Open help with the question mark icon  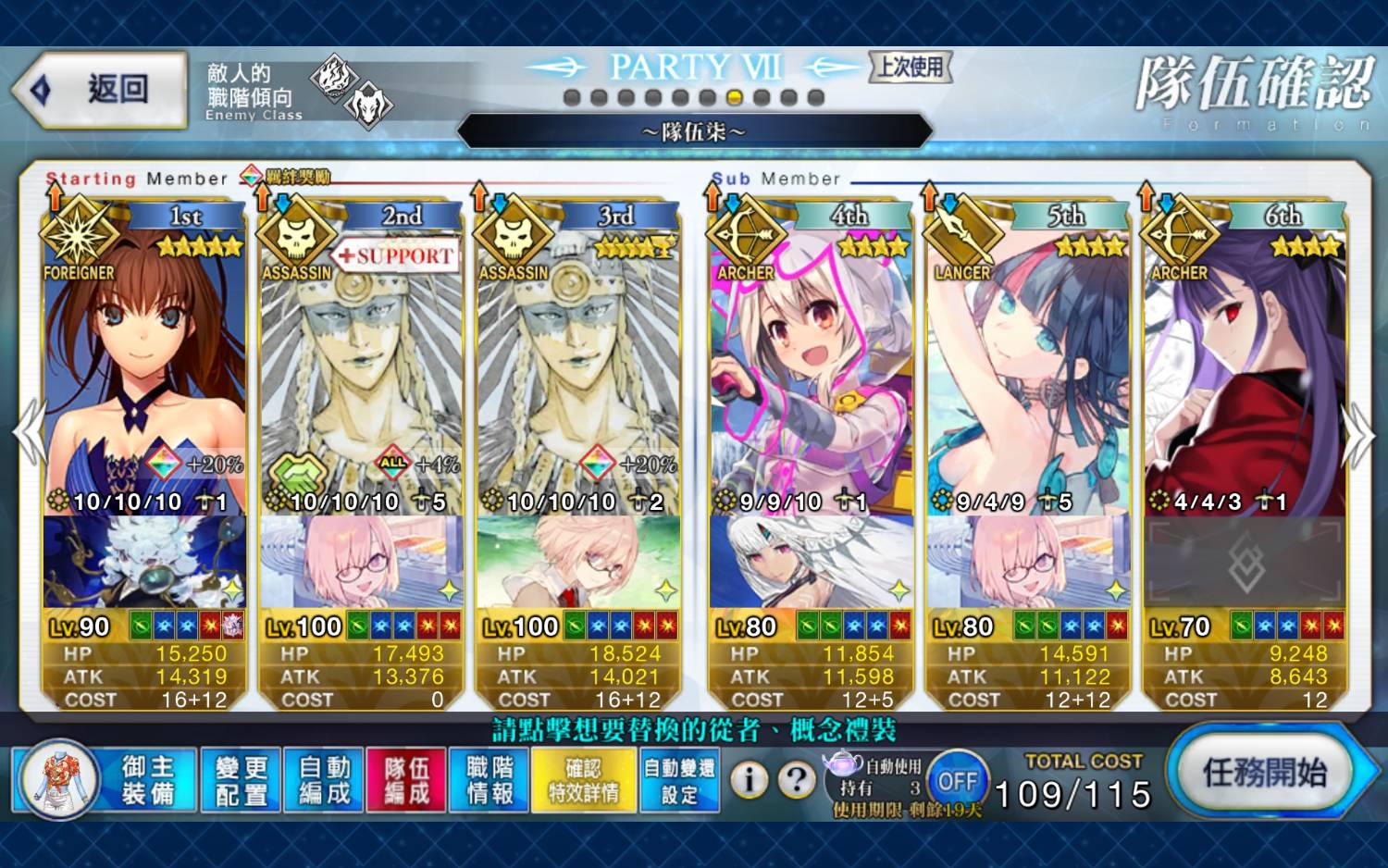(x=796, y=780)
